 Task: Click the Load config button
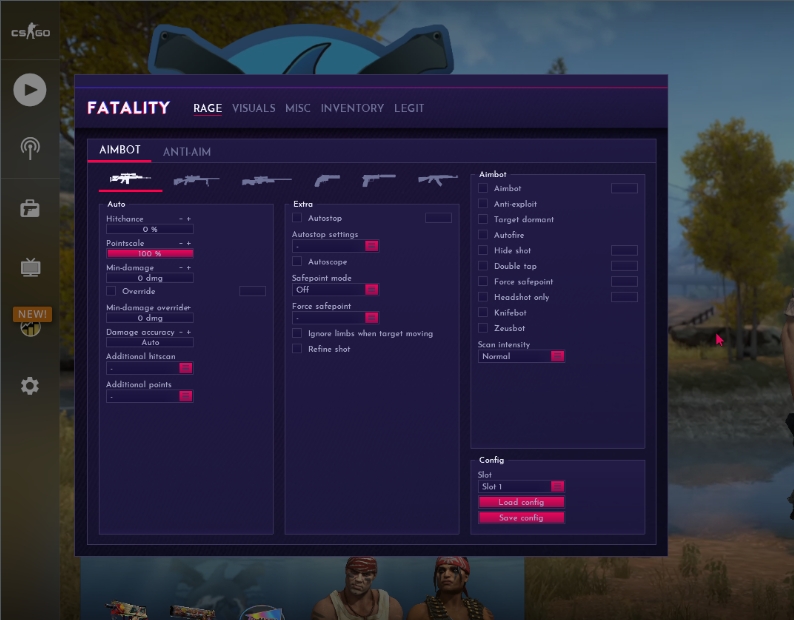coord(521,502)
